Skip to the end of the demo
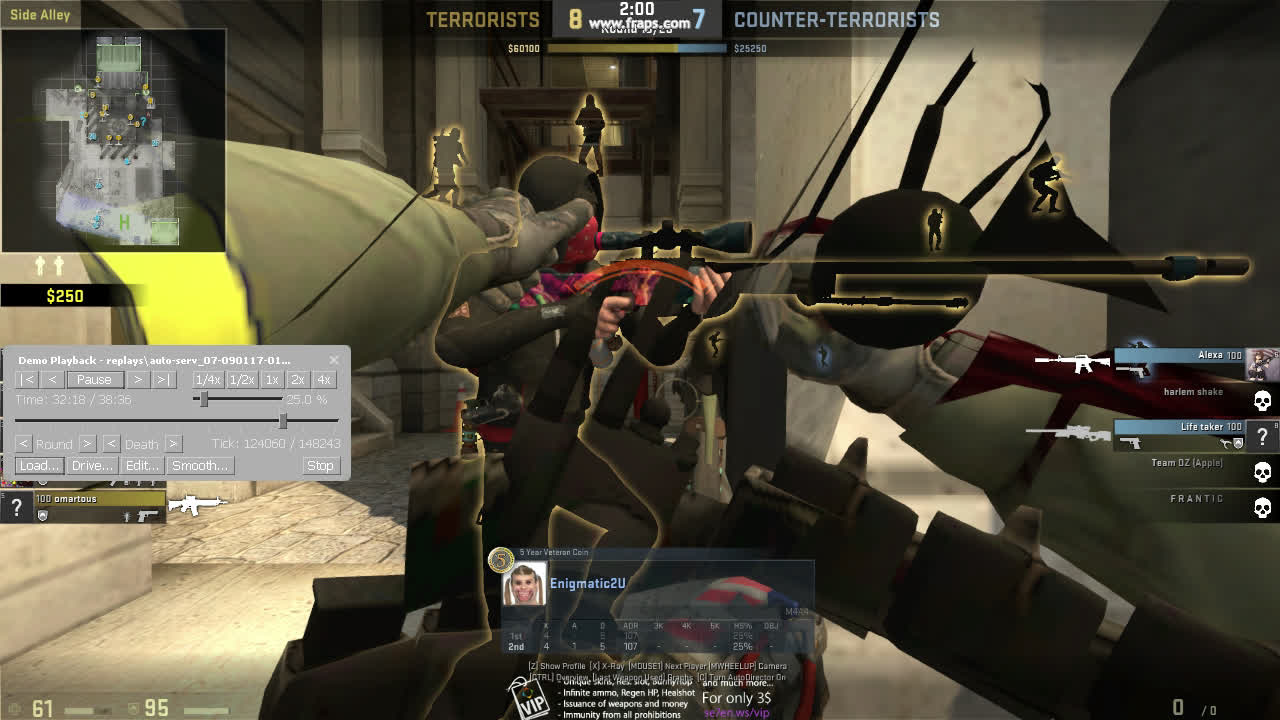The height and width of the screenshot is (720, 1280). [164, 380]
